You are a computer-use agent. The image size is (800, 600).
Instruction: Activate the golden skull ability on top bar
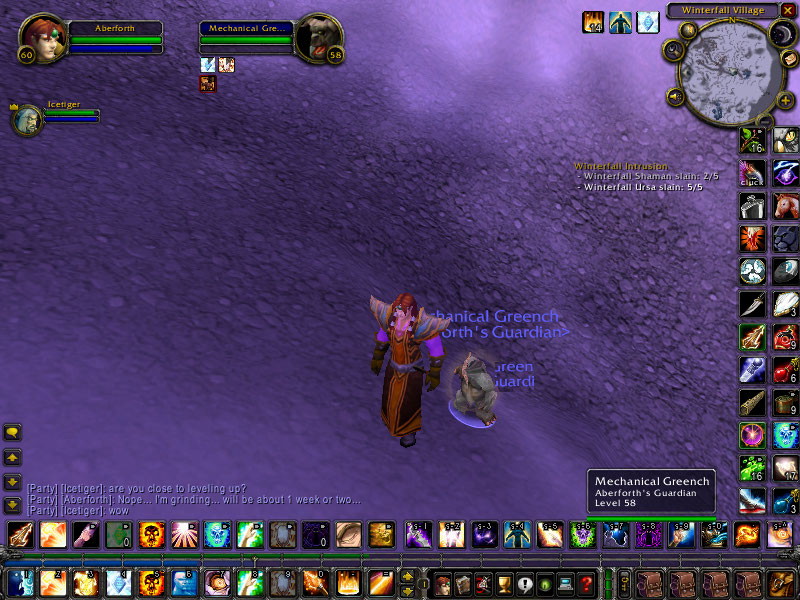click(x=150, y=534)
